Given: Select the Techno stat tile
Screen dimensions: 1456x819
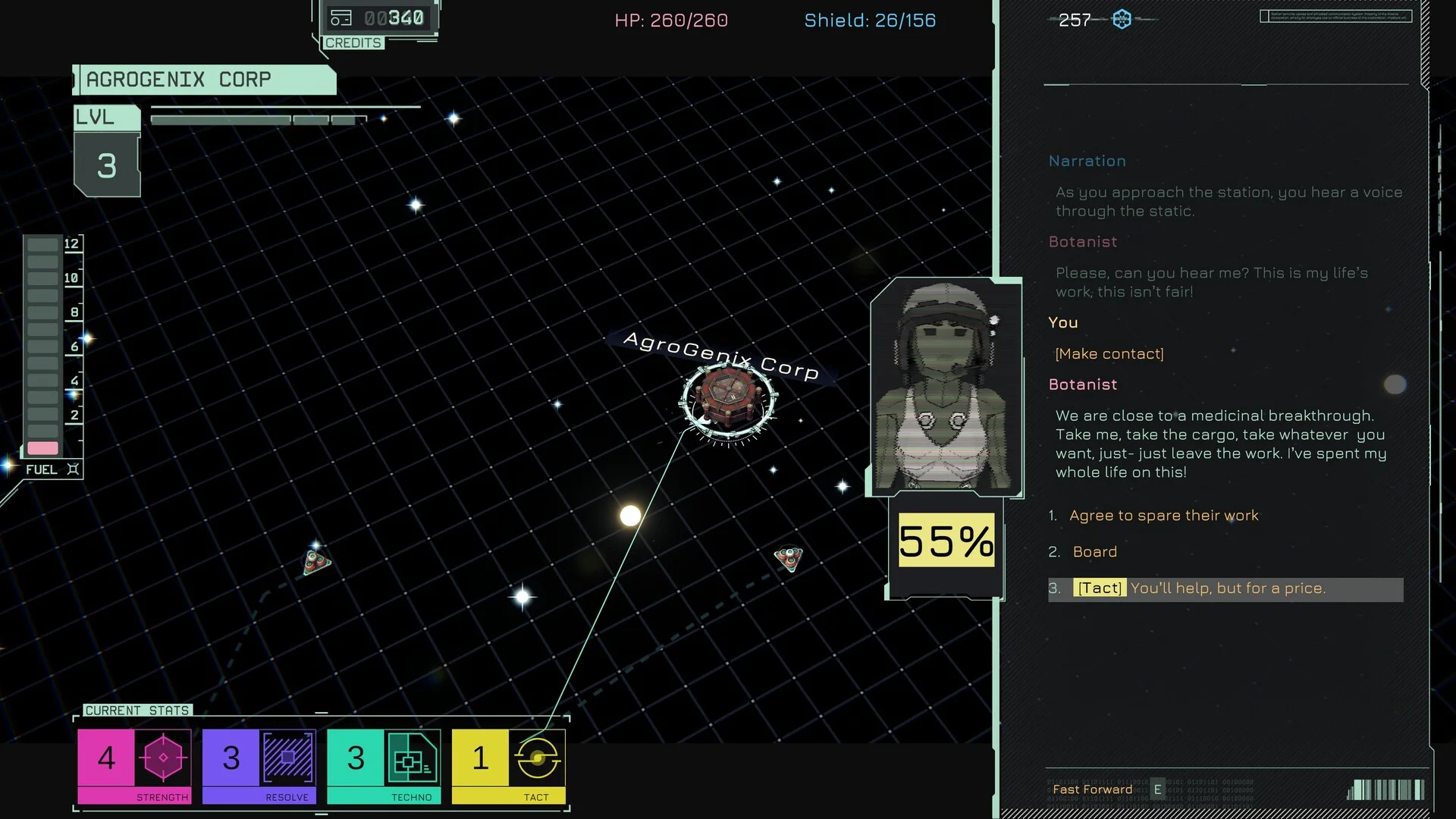Looking at the screenshot, I should (x=384, y=765).
